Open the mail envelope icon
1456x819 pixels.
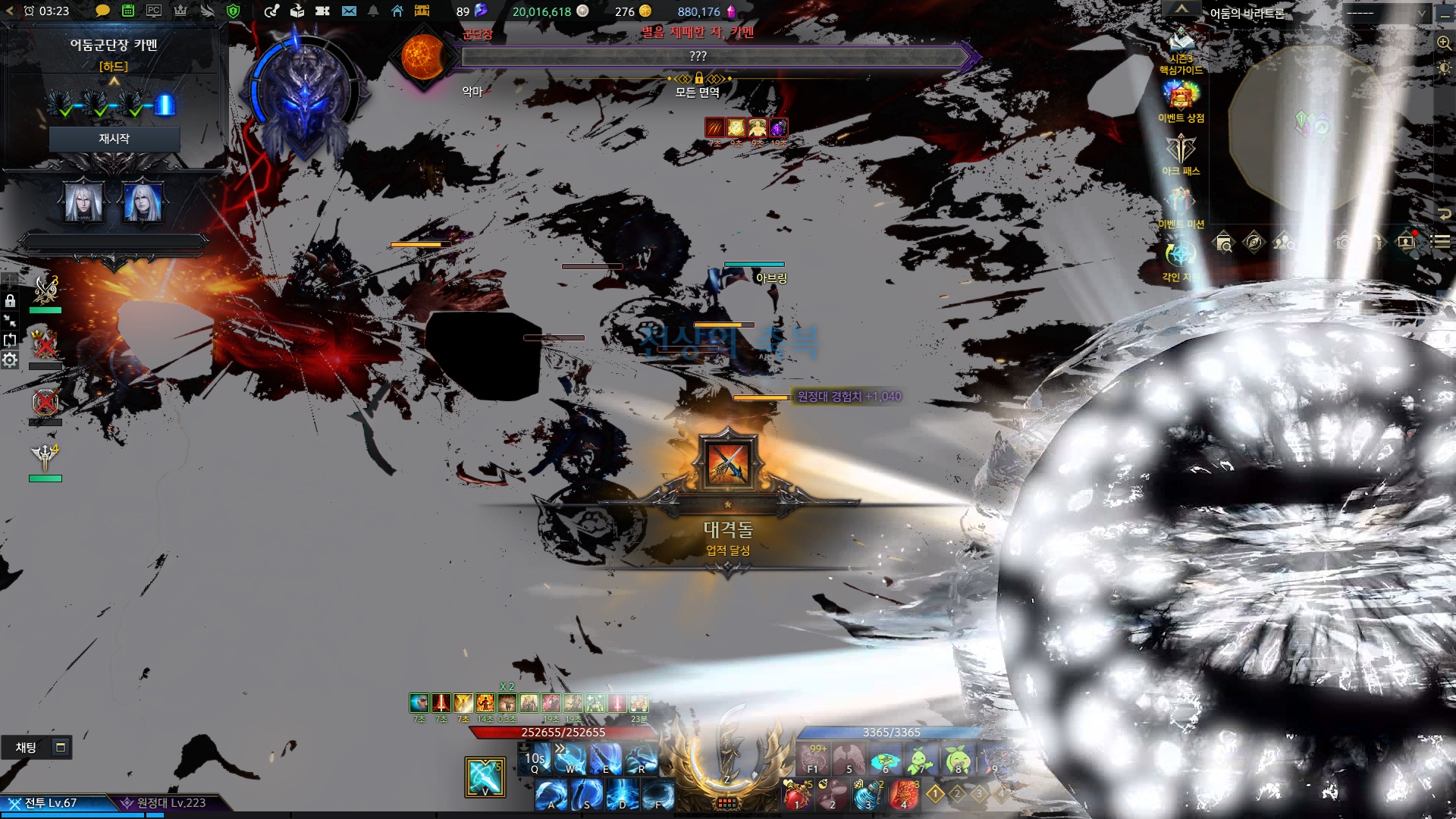[349, 11]
